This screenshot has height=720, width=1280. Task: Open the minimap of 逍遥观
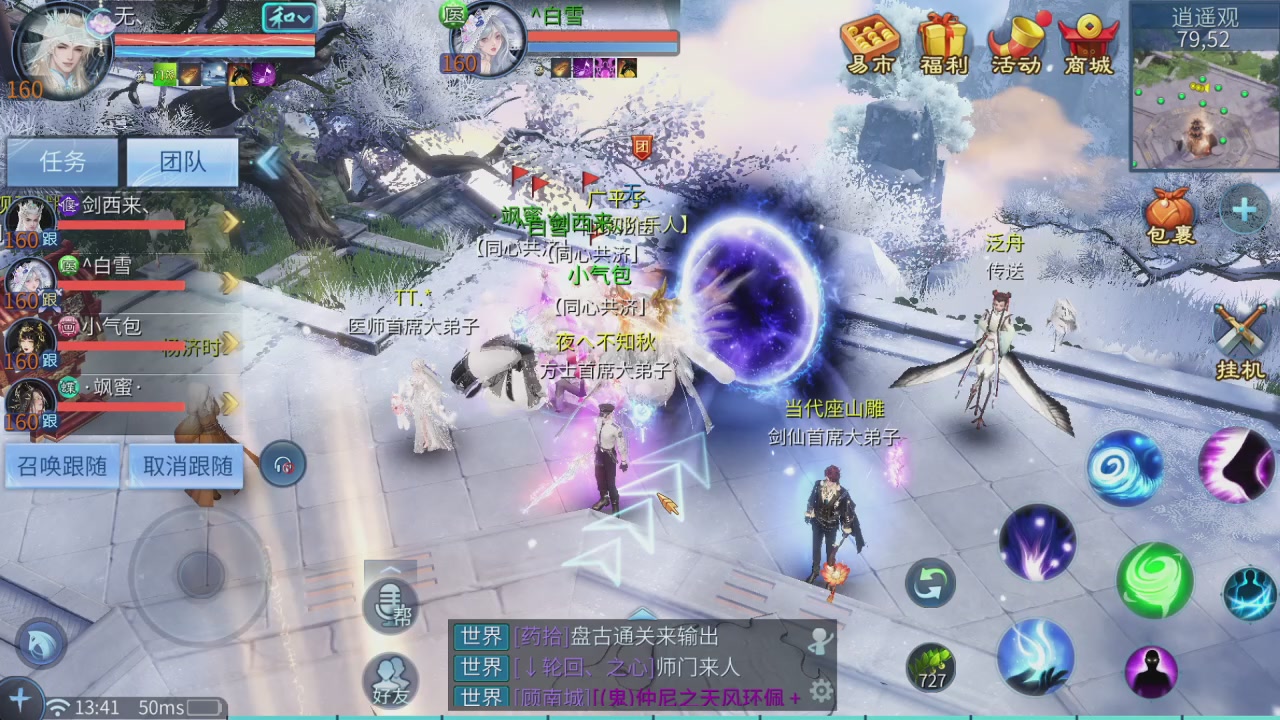[1203, 110]
